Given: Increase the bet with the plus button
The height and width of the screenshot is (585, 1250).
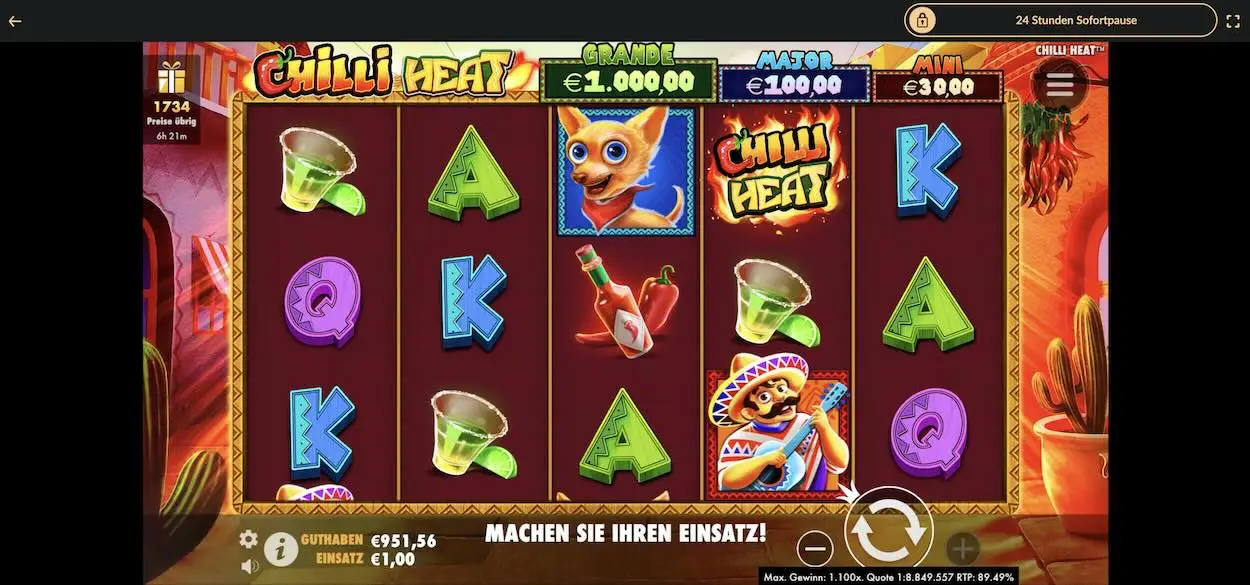Looking at the screenshot, I should pyautogui.click(x=962, y=548).
